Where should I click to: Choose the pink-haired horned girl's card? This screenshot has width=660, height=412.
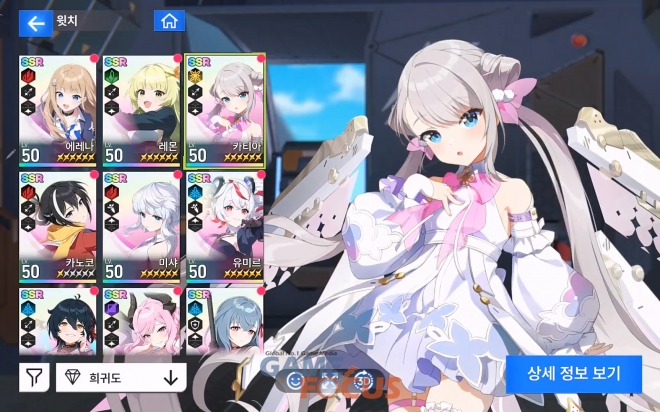tap(141, 322)
